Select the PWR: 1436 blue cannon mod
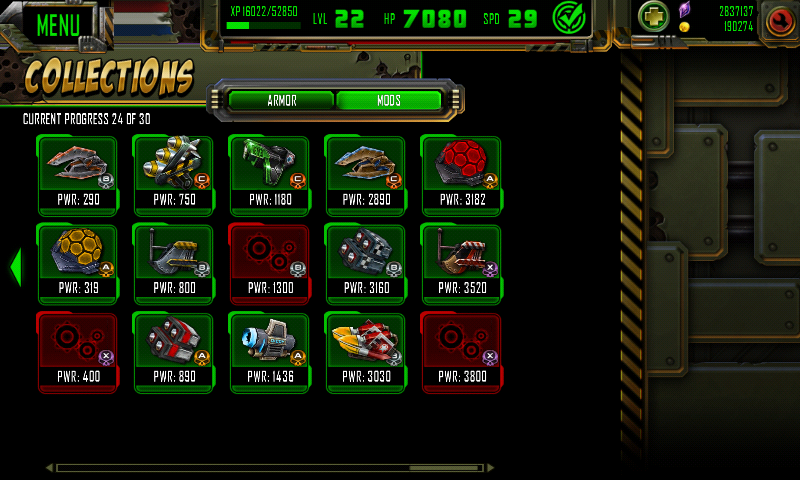 (x=269, y=351)
